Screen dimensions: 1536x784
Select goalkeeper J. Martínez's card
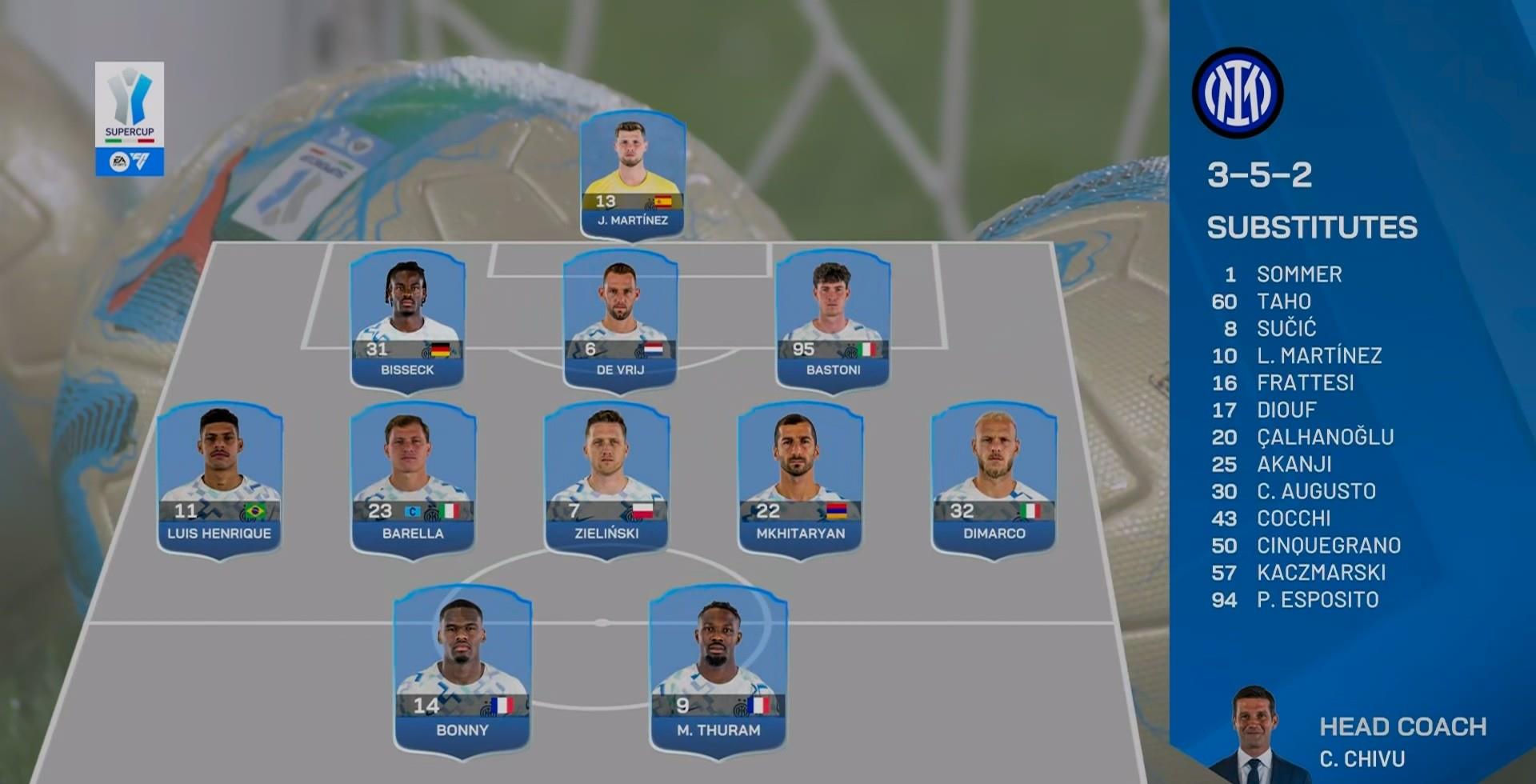coord(632,174)
